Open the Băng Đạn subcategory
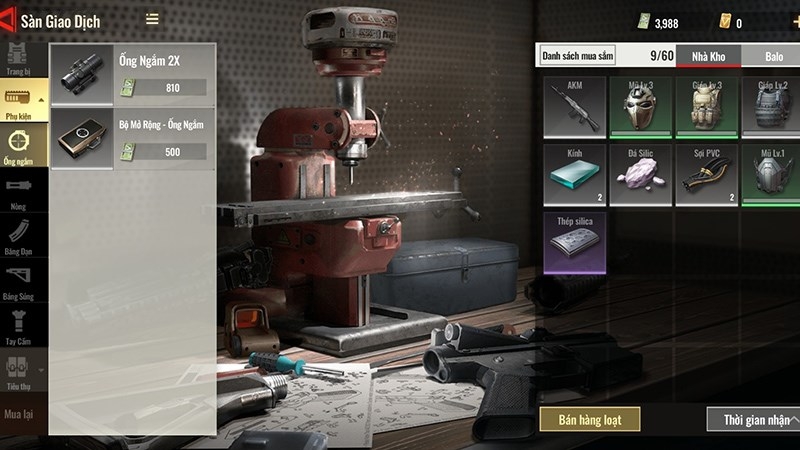The image size is (800, 450). pos(18,236)
